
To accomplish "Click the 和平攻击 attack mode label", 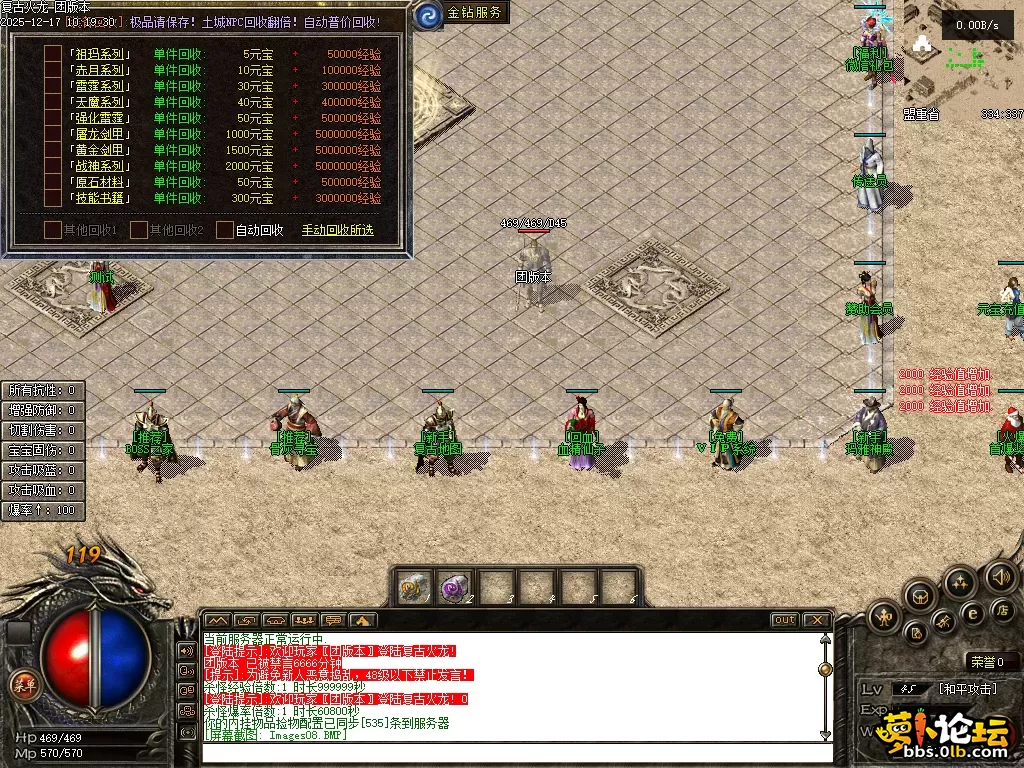I will [x=965, y=689].
